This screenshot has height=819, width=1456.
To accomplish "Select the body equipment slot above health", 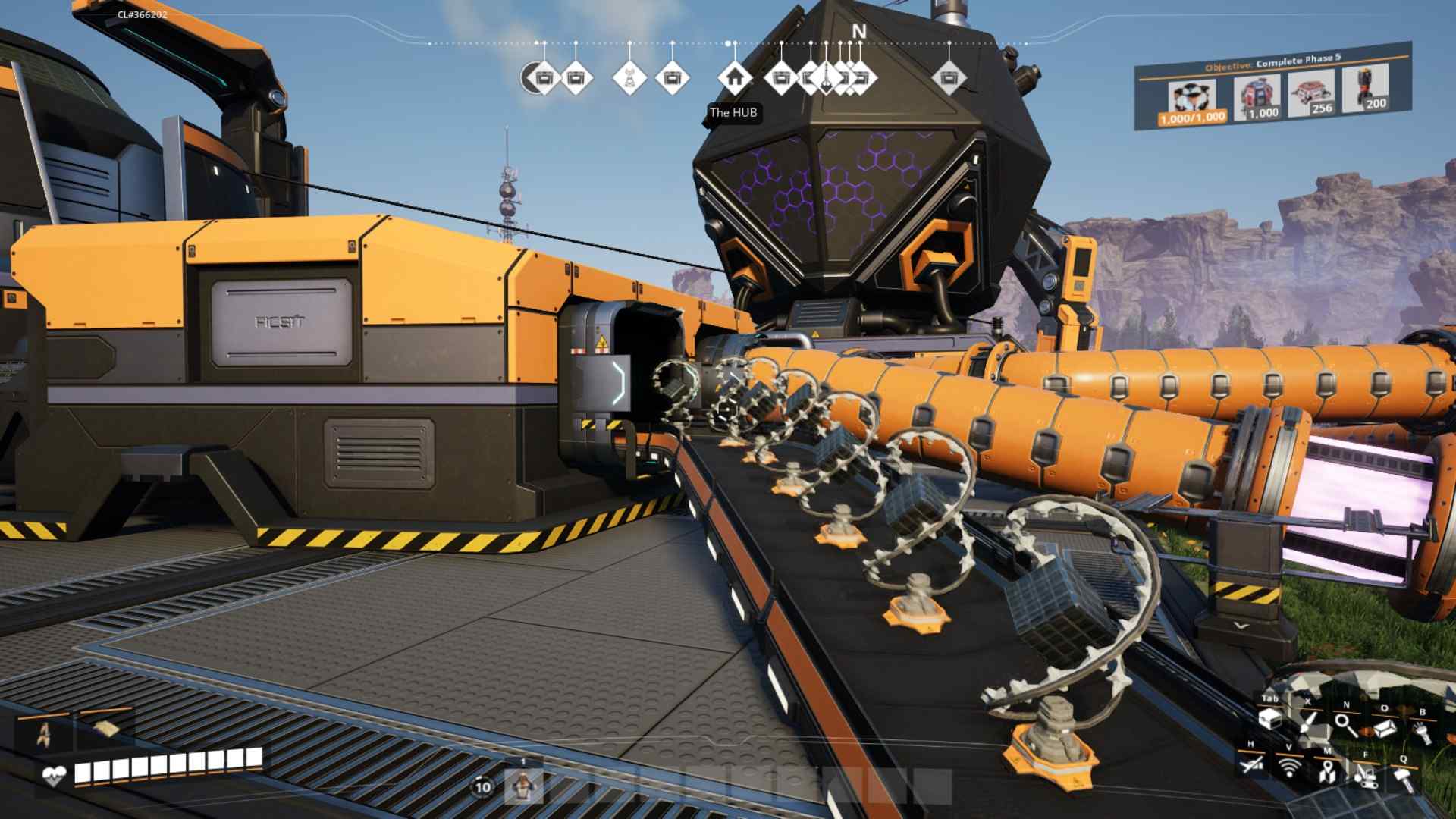I will pyautogui.click(x=45, y=733).
